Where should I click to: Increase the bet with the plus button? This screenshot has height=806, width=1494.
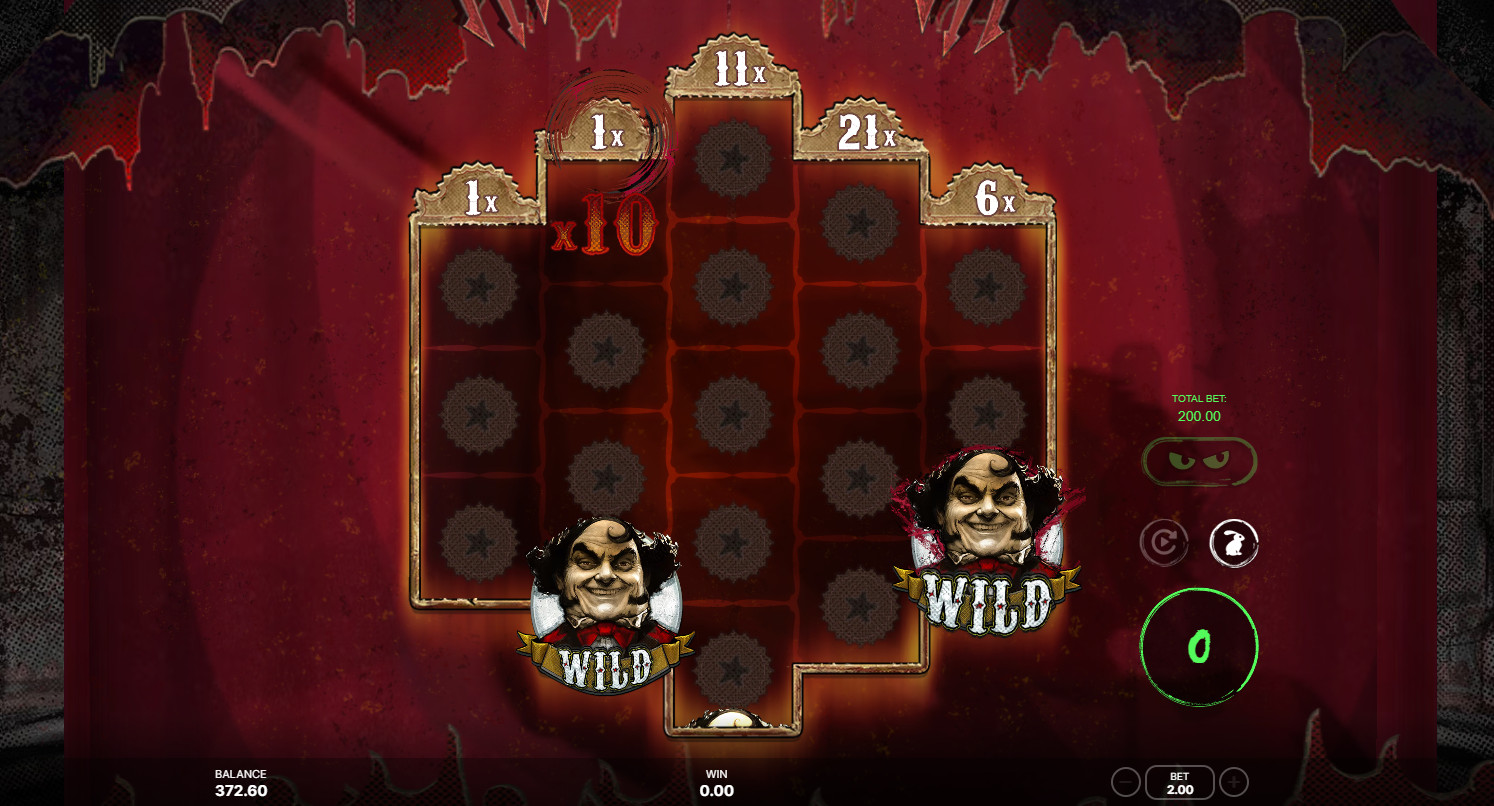pyautogui.click(x=1232, y=781)
